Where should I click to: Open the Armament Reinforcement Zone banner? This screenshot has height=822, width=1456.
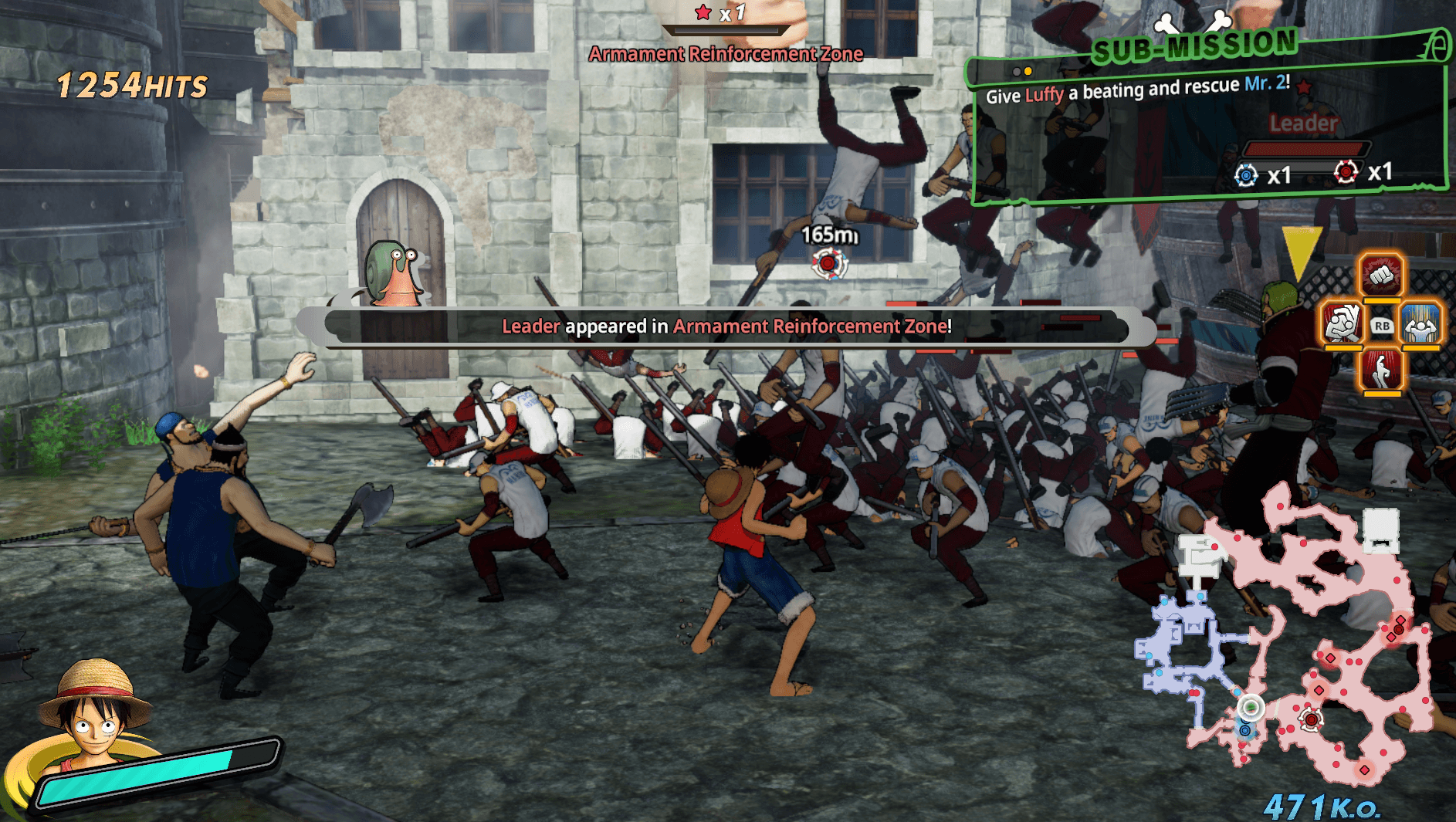[x=726, y=54]
